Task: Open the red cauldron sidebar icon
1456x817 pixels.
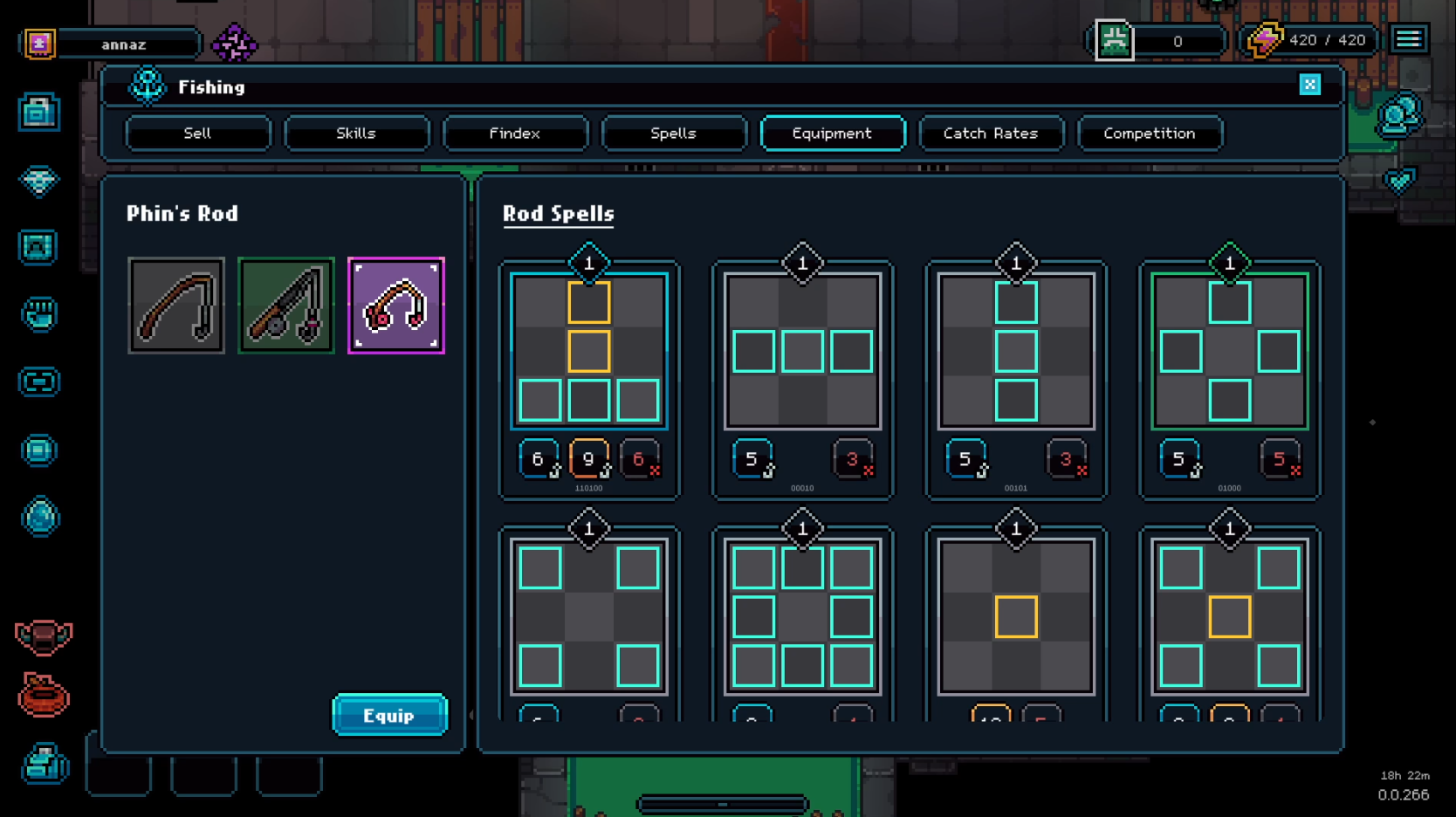Action: (43, 697)
